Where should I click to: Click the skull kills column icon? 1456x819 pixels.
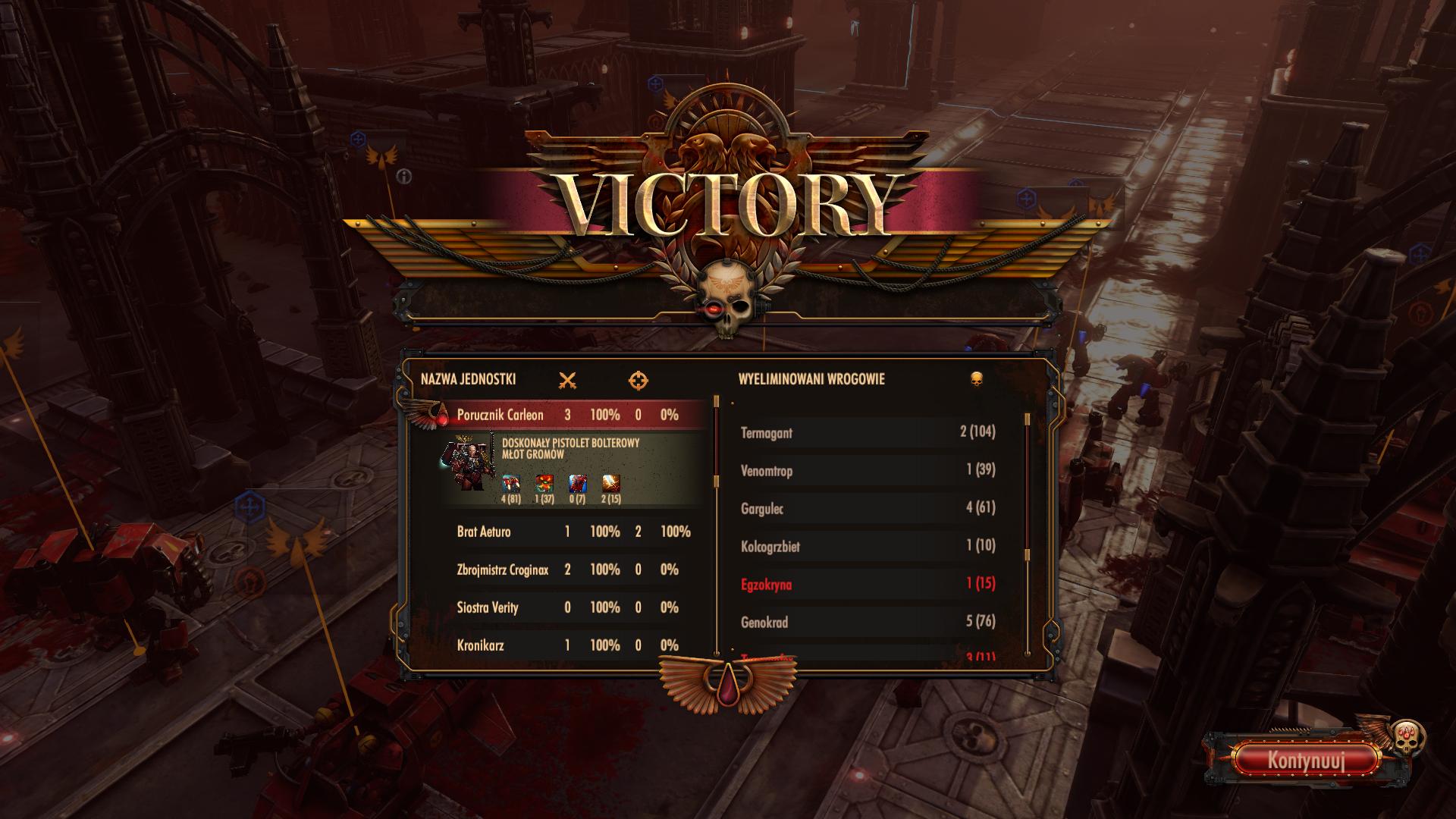(977, 378)
